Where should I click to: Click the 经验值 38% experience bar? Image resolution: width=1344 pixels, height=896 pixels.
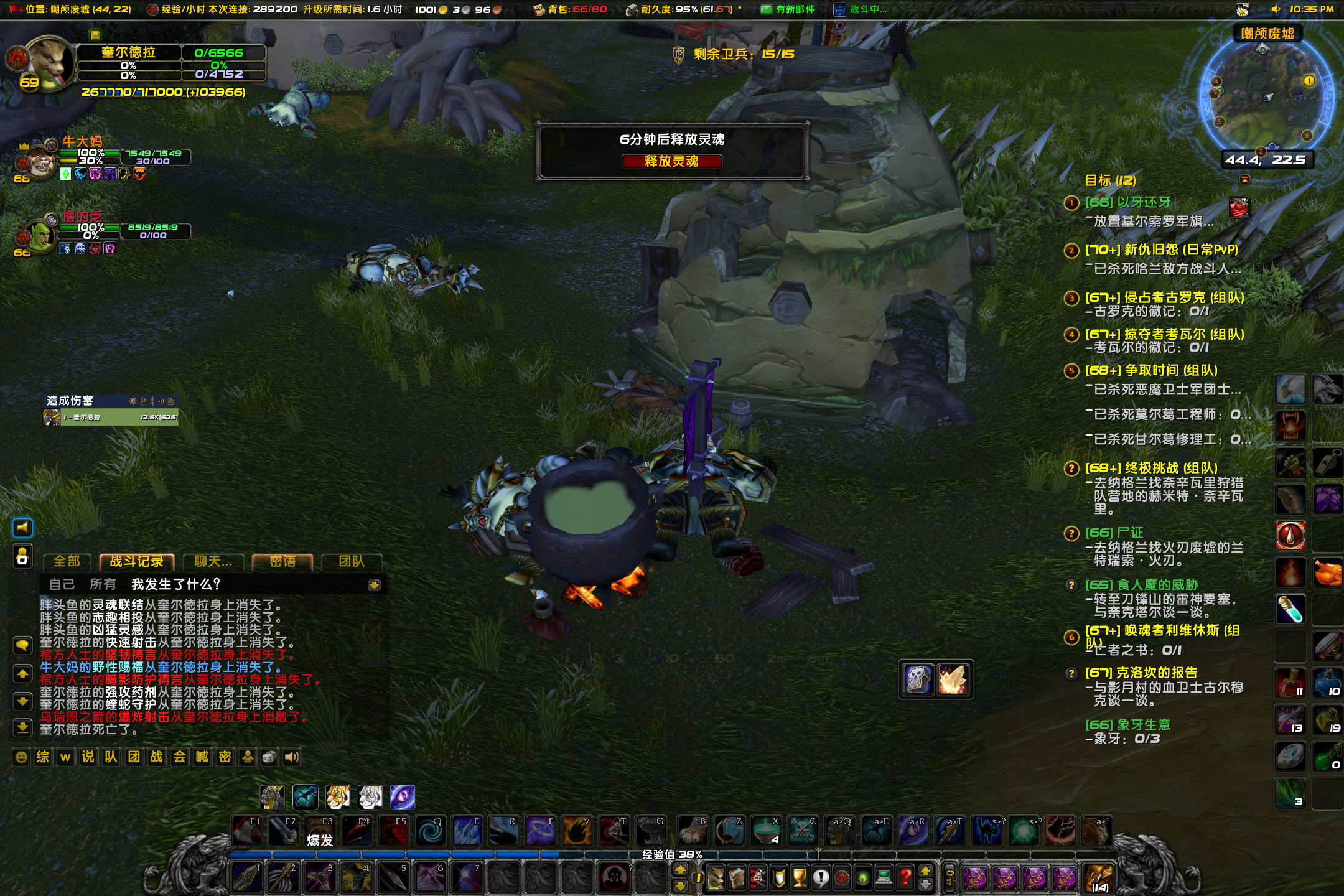(x=672, y=856)
